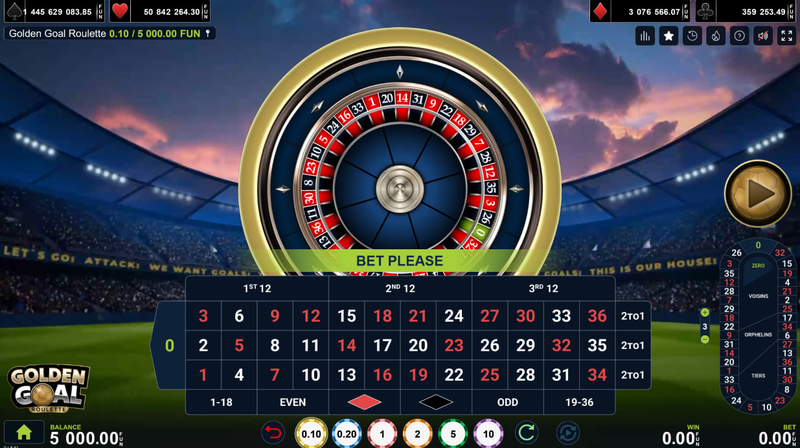800x448 pixels.
Task: Go to the home lobby
Action: click(23, 434)
